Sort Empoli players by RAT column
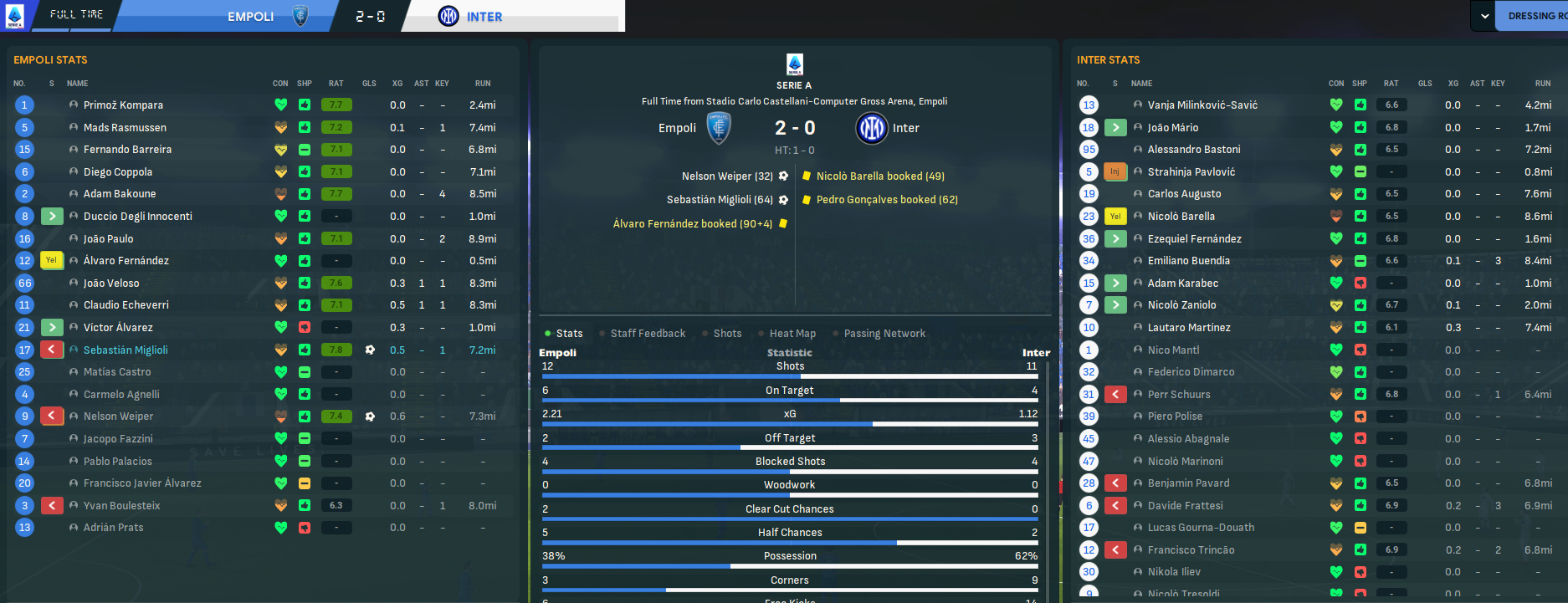 pyautogui.click(x=336, y=84)
